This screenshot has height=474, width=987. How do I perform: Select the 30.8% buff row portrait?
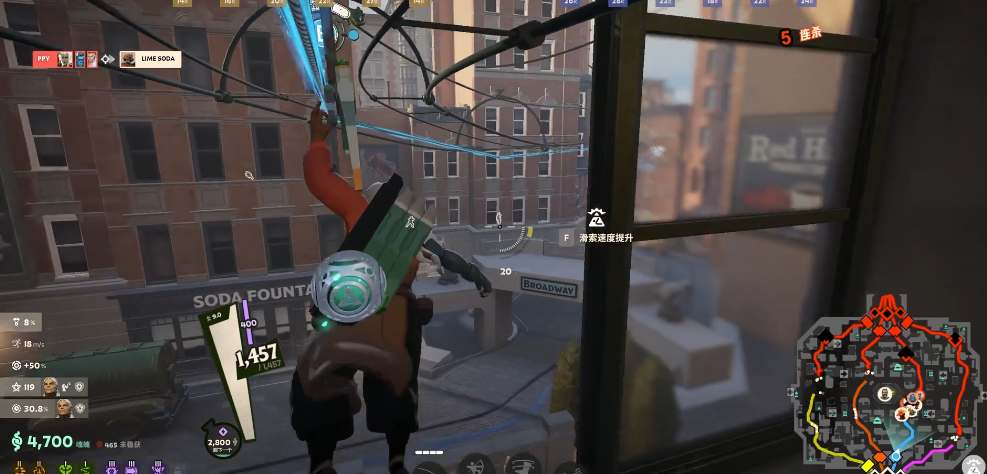(64, 408)
